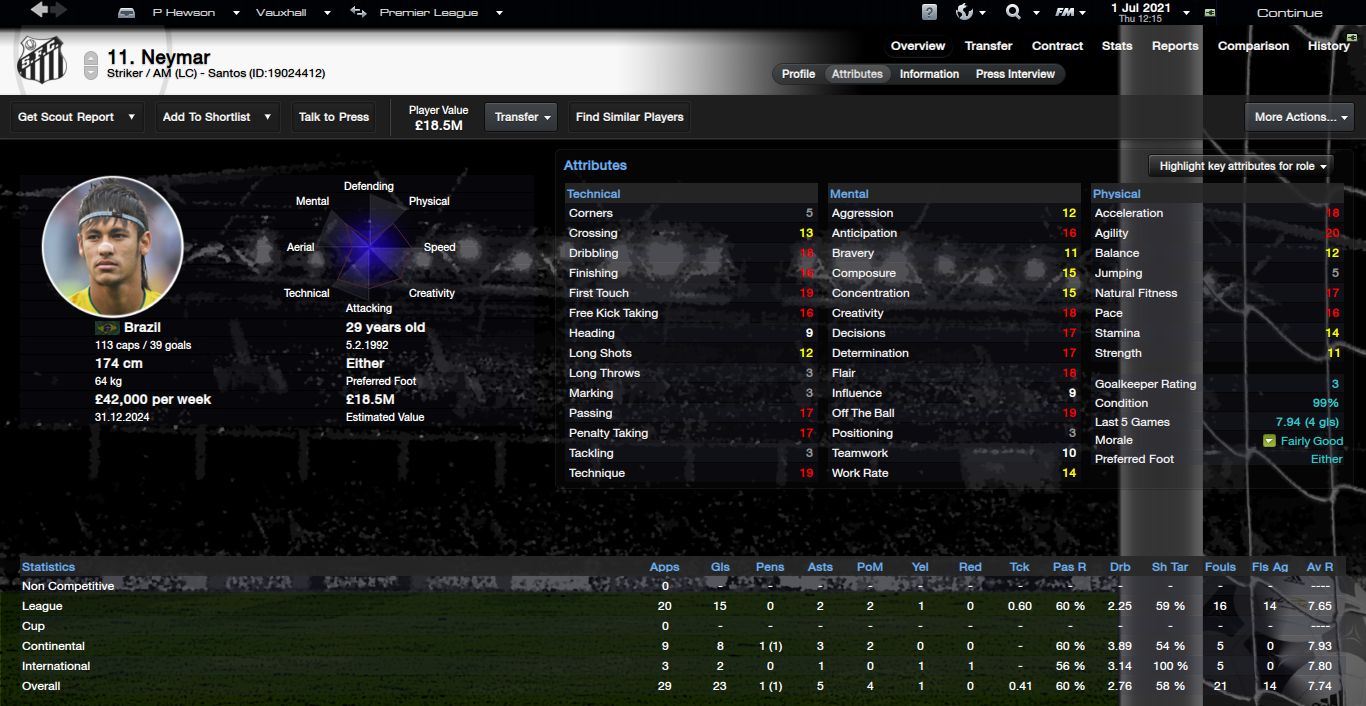Screen dimensions: 1366x706
Task: Select the Profile sub-tab
Action: [798, 74]
